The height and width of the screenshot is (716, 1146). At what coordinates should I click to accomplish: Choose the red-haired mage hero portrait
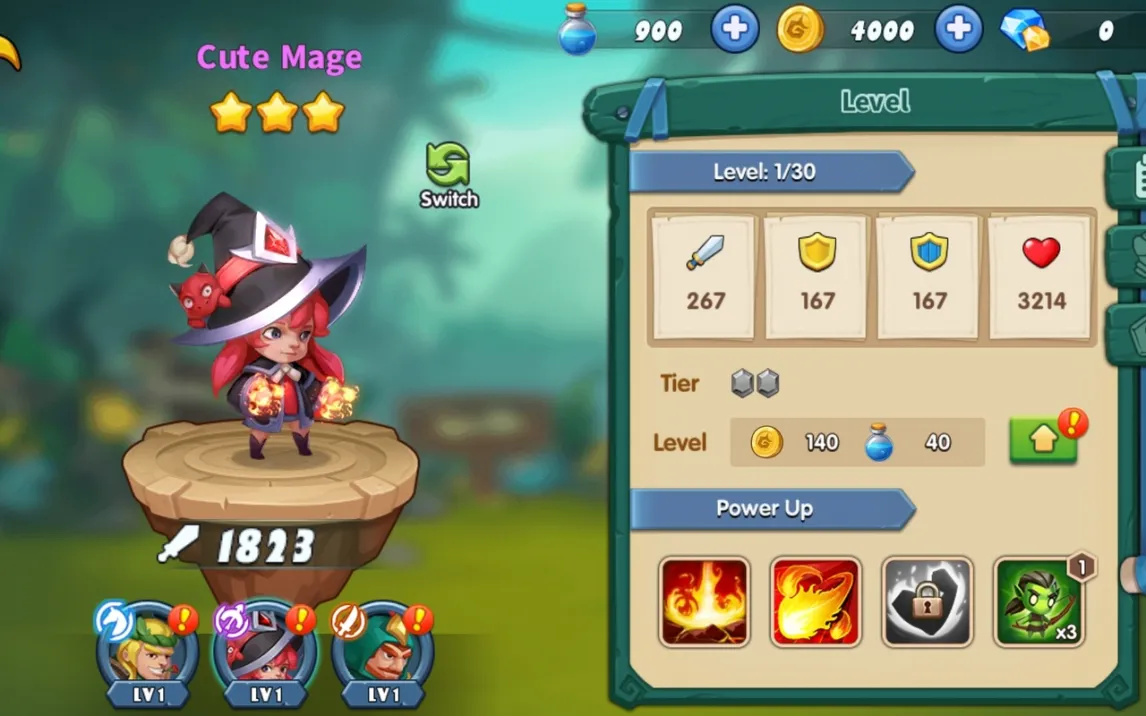266,650
